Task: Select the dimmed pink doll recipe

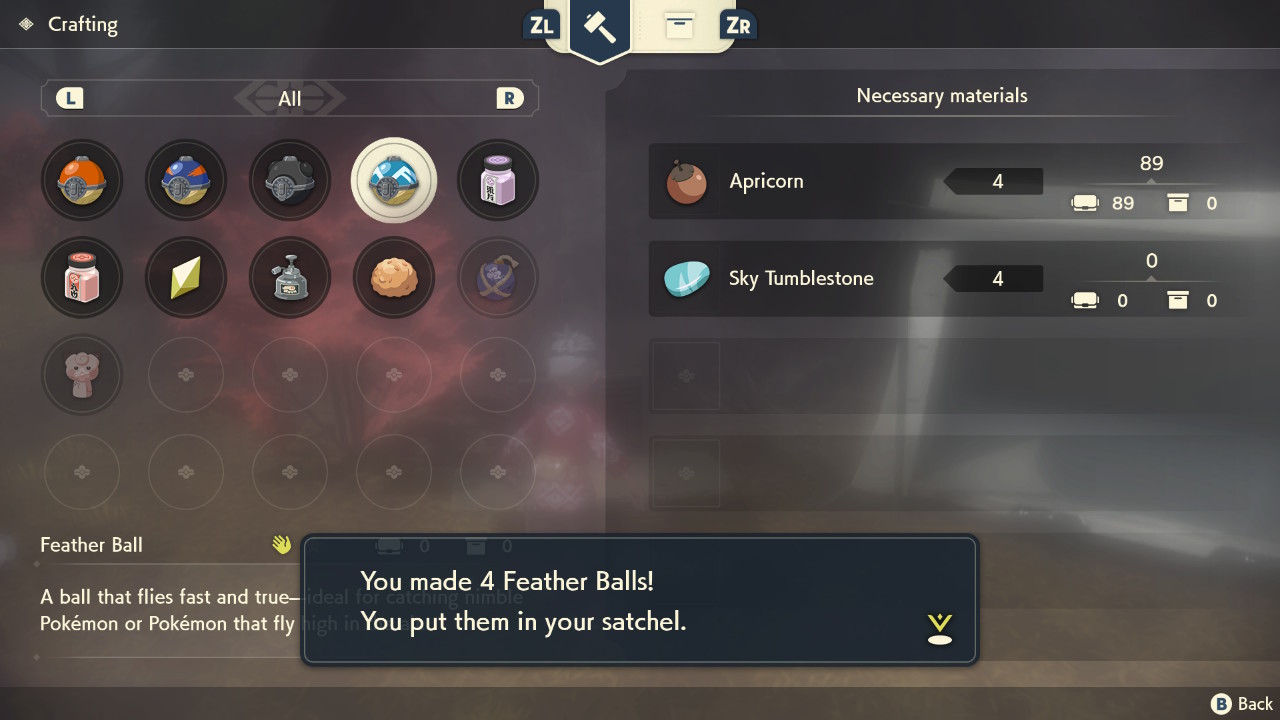Action: (82, 374)
